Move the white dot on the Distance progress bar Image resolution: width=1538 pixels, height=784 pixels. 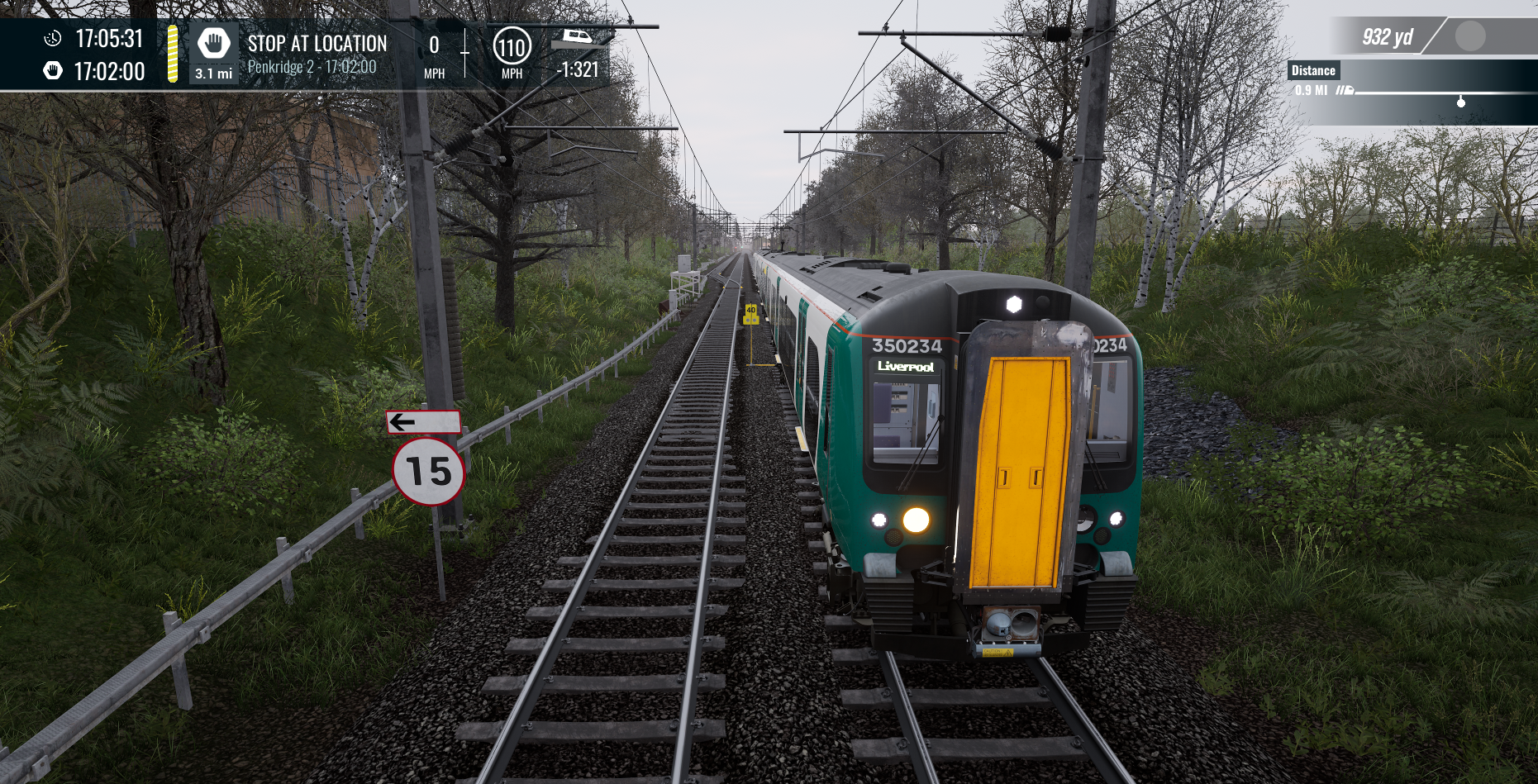1461,104
